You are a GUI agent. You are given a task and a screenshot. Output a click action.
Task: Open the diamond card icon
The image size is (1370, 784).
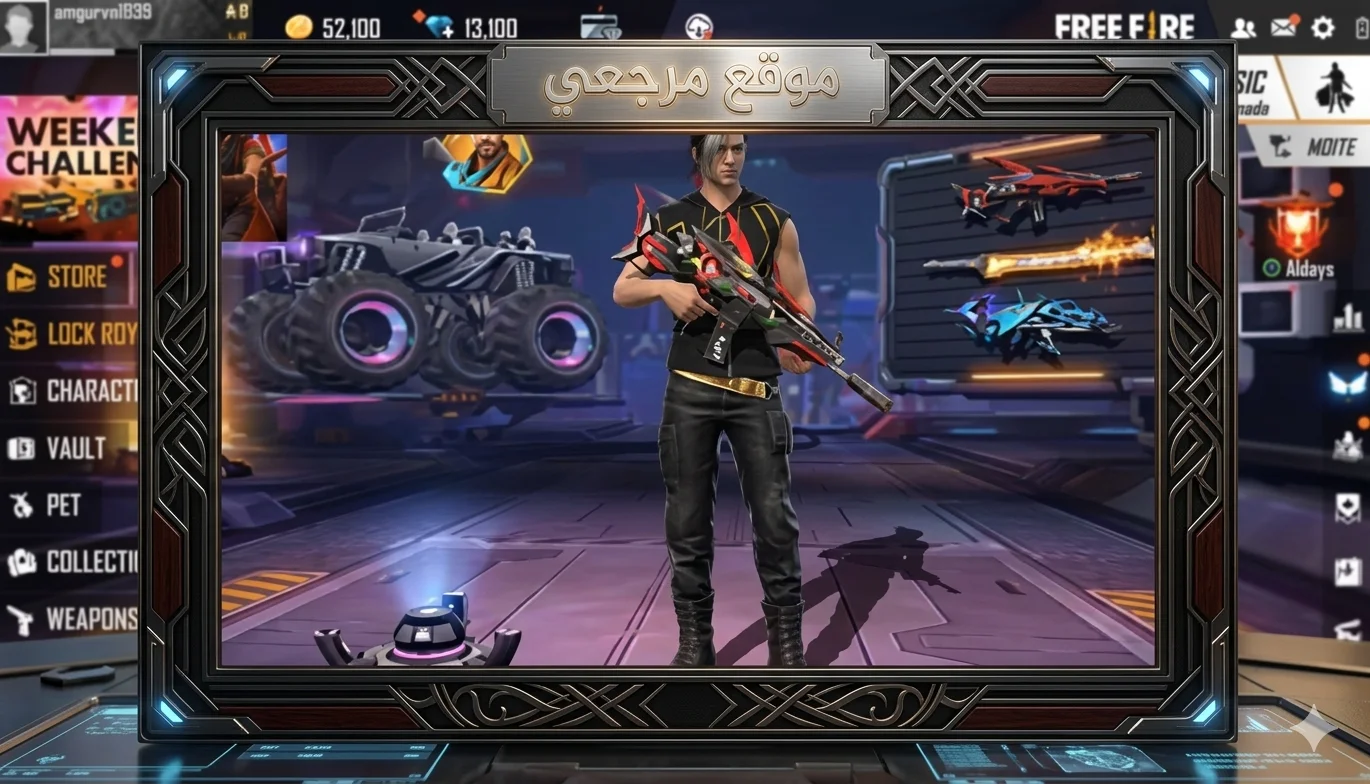click(x=600, y=26)
